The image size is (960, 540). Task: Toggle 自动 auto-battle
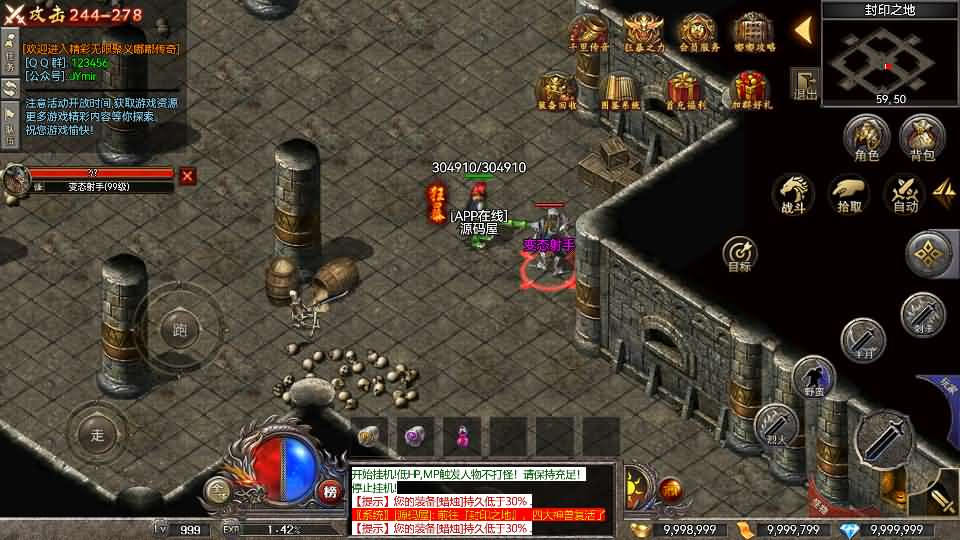(905, 194)
